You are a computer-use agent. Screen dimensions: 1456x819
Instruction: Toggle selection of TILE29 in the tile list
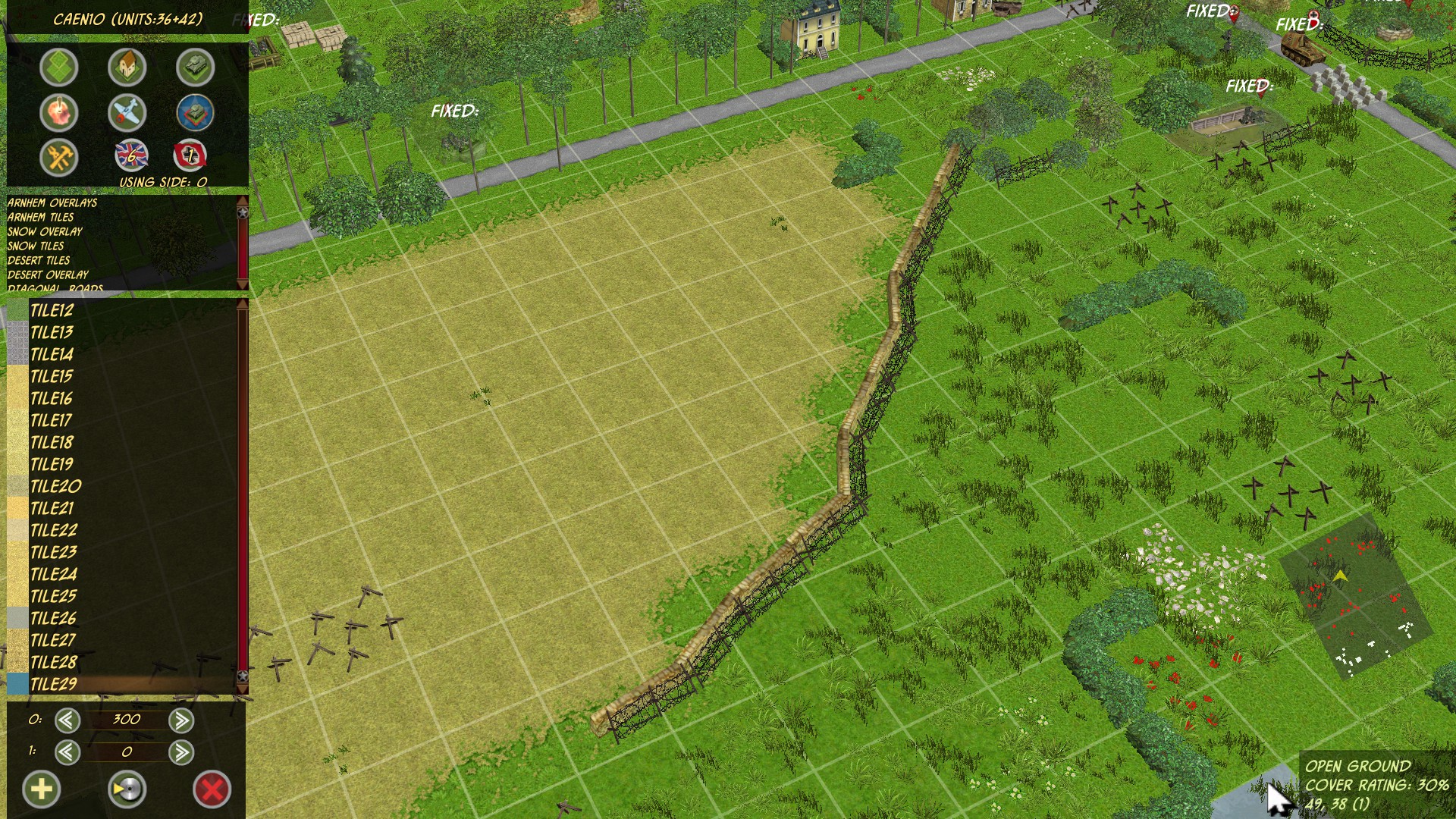[53, 684]
